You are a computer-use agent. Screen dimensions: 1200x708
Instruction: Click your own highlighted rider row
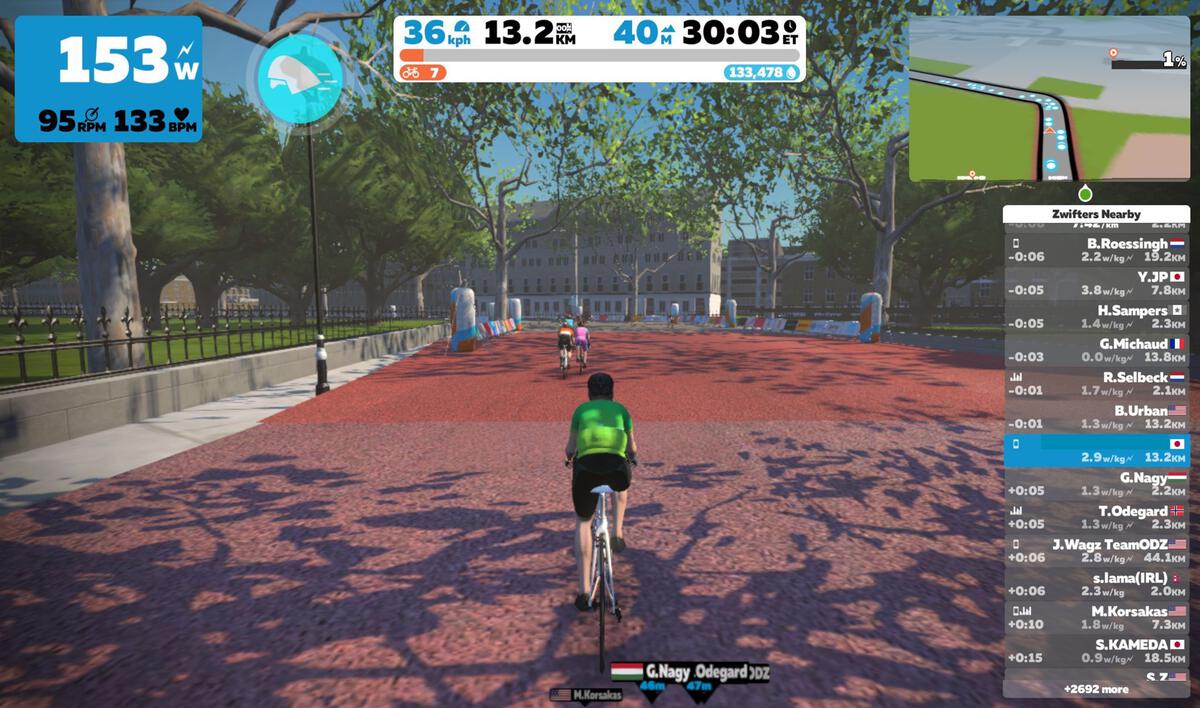point(1097,451)
